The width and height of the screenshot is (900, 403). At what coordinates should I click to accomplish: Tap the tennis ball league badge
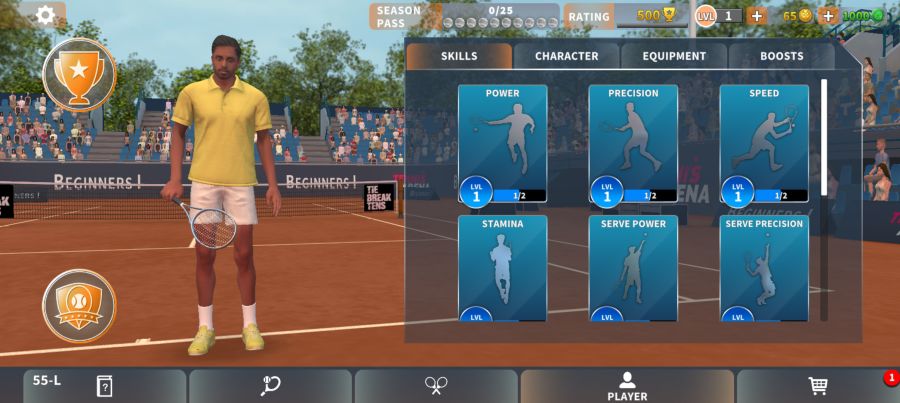pyautogui.click(x=79, y=305)
